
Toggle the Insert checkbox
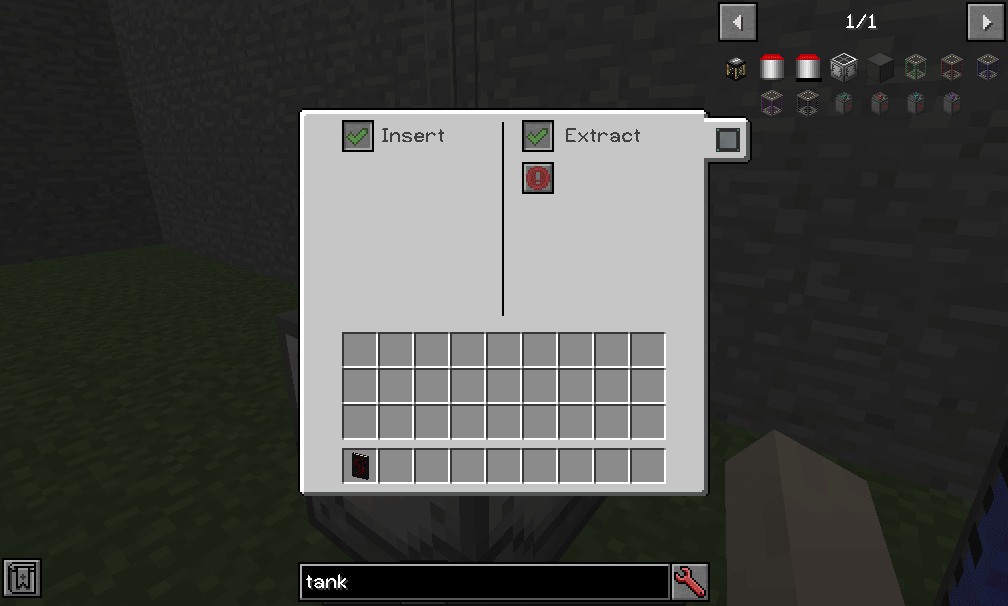[357, 136]
